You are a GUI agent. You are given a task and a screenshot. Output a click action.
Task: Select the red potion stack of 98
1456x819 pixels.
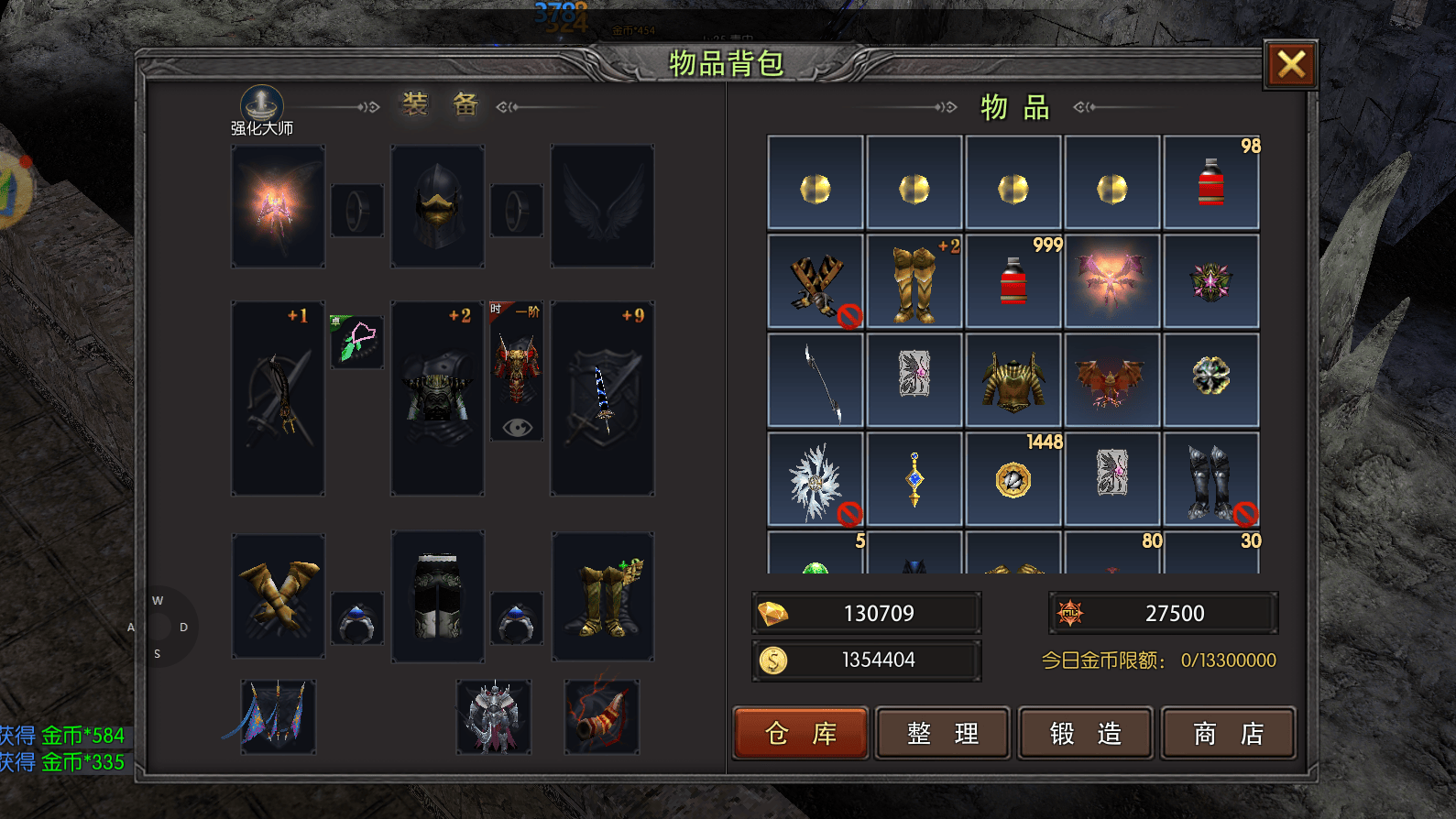click(x=1210, y=182)
